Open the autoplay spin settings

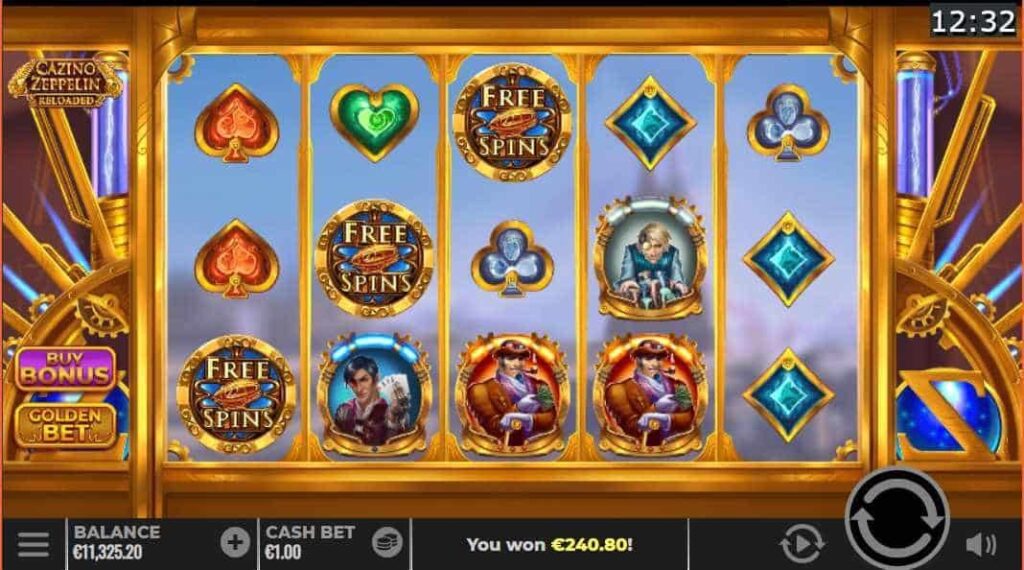coord(800,545)
